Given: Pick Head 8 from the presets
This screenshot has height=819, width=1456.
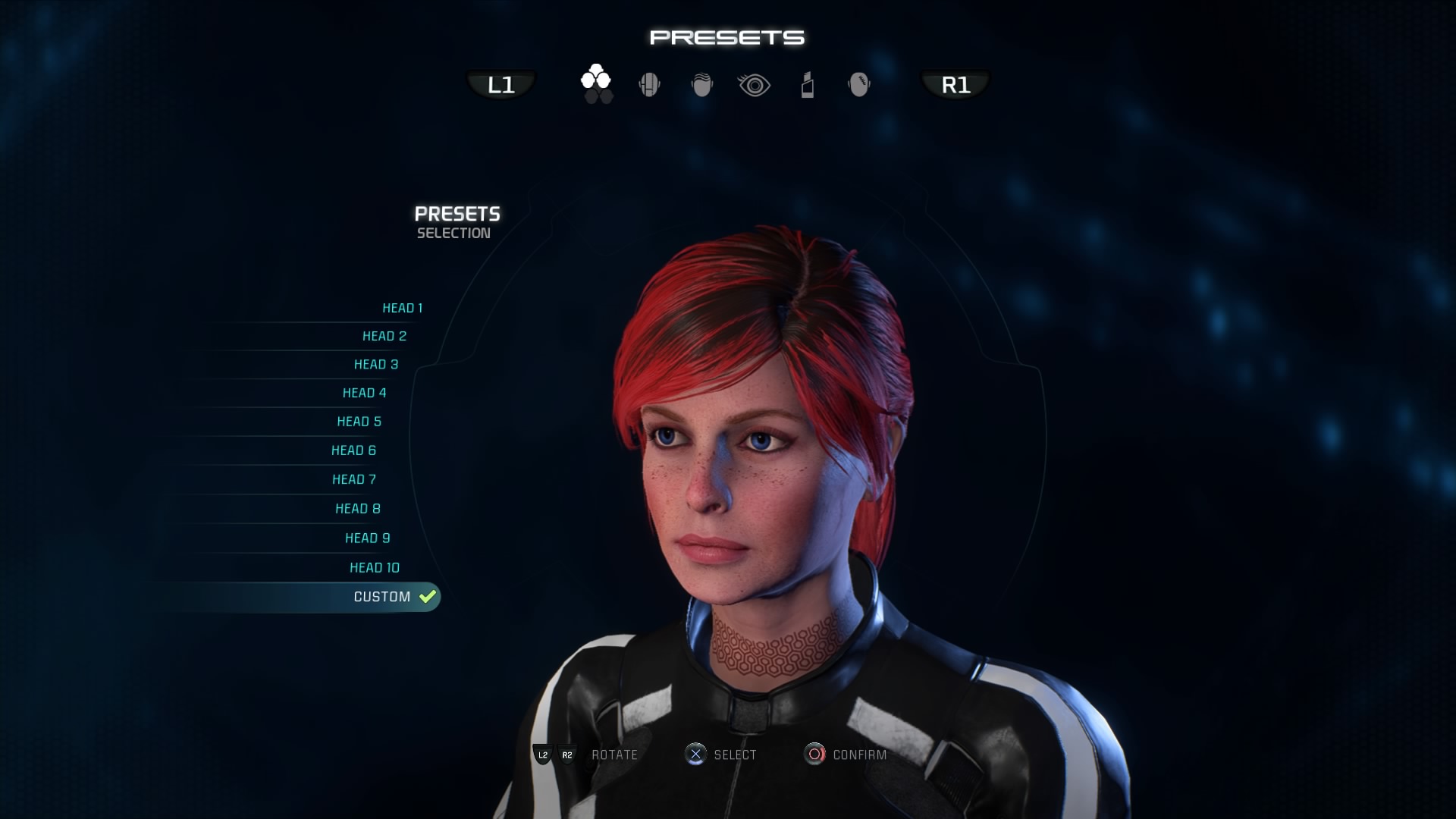Looking at the screenshot, I should [358, 509].
